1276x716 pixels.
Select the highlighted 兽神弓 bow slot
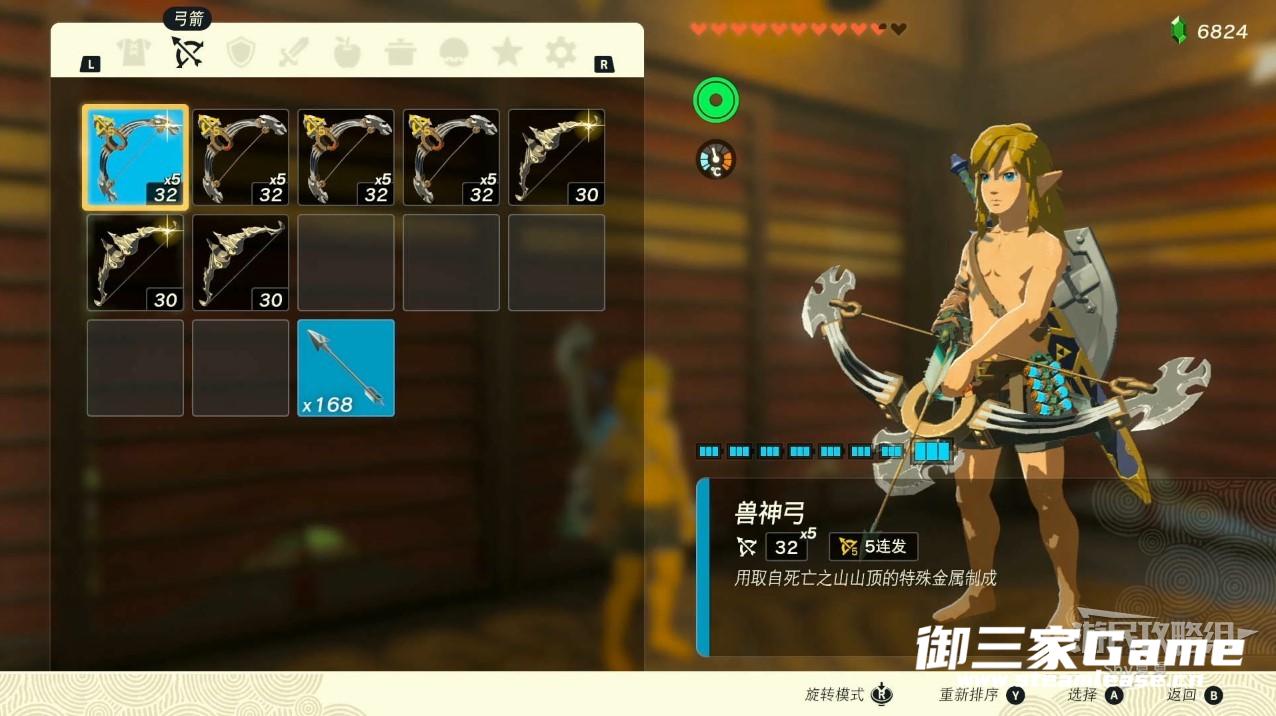click(135, 157)
